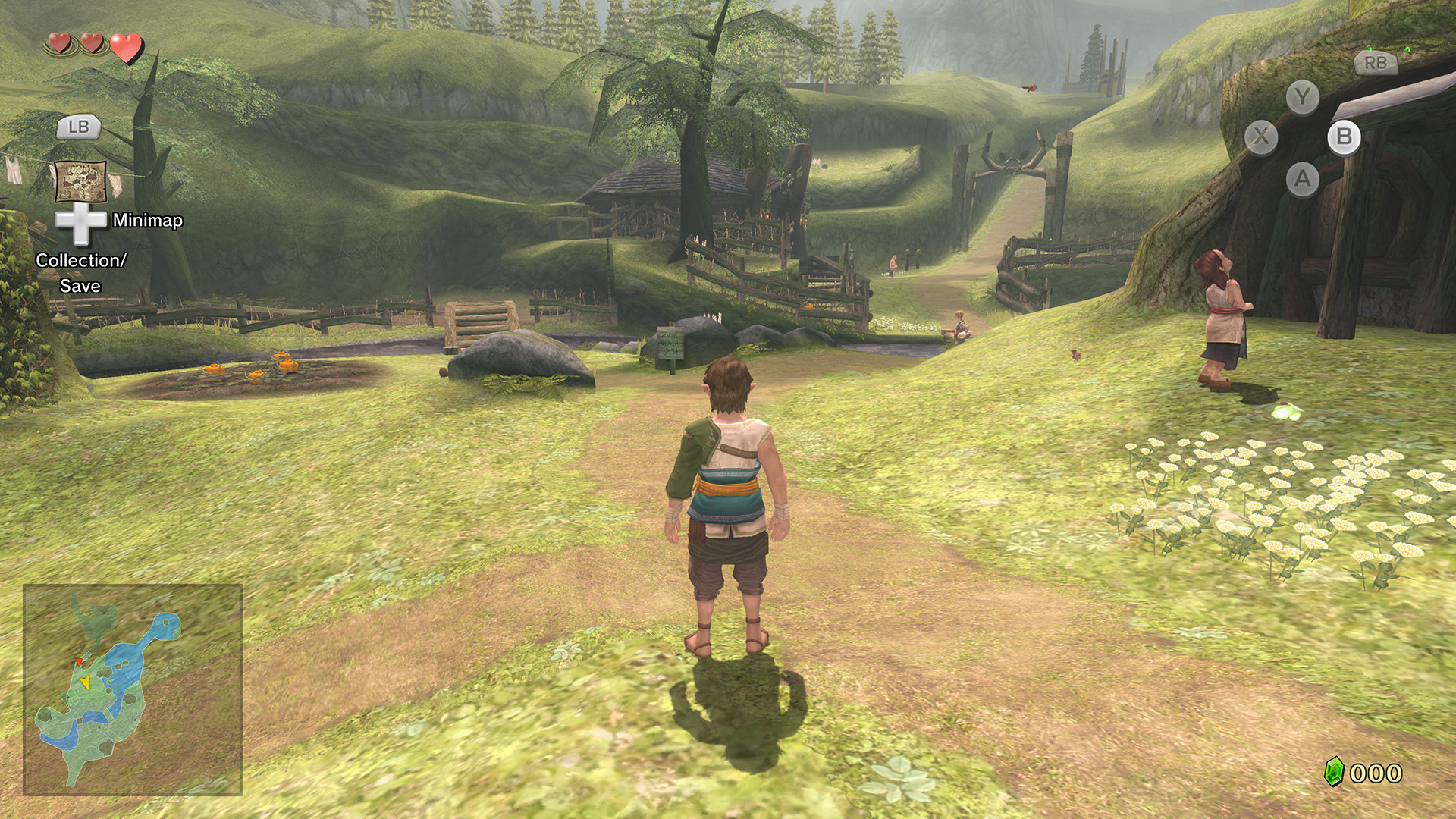Select the X face button

pyautogui.click(x=1260, y=136)
